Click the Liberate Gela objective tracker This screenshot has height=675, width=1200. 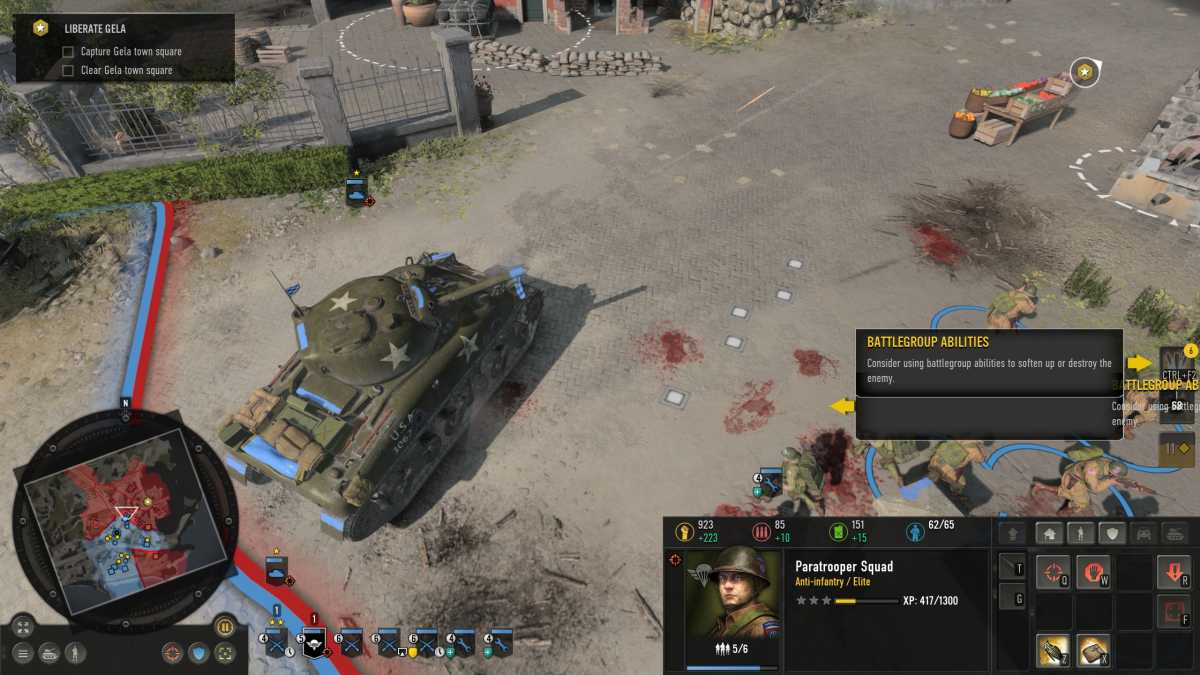[x=126, y=47]
